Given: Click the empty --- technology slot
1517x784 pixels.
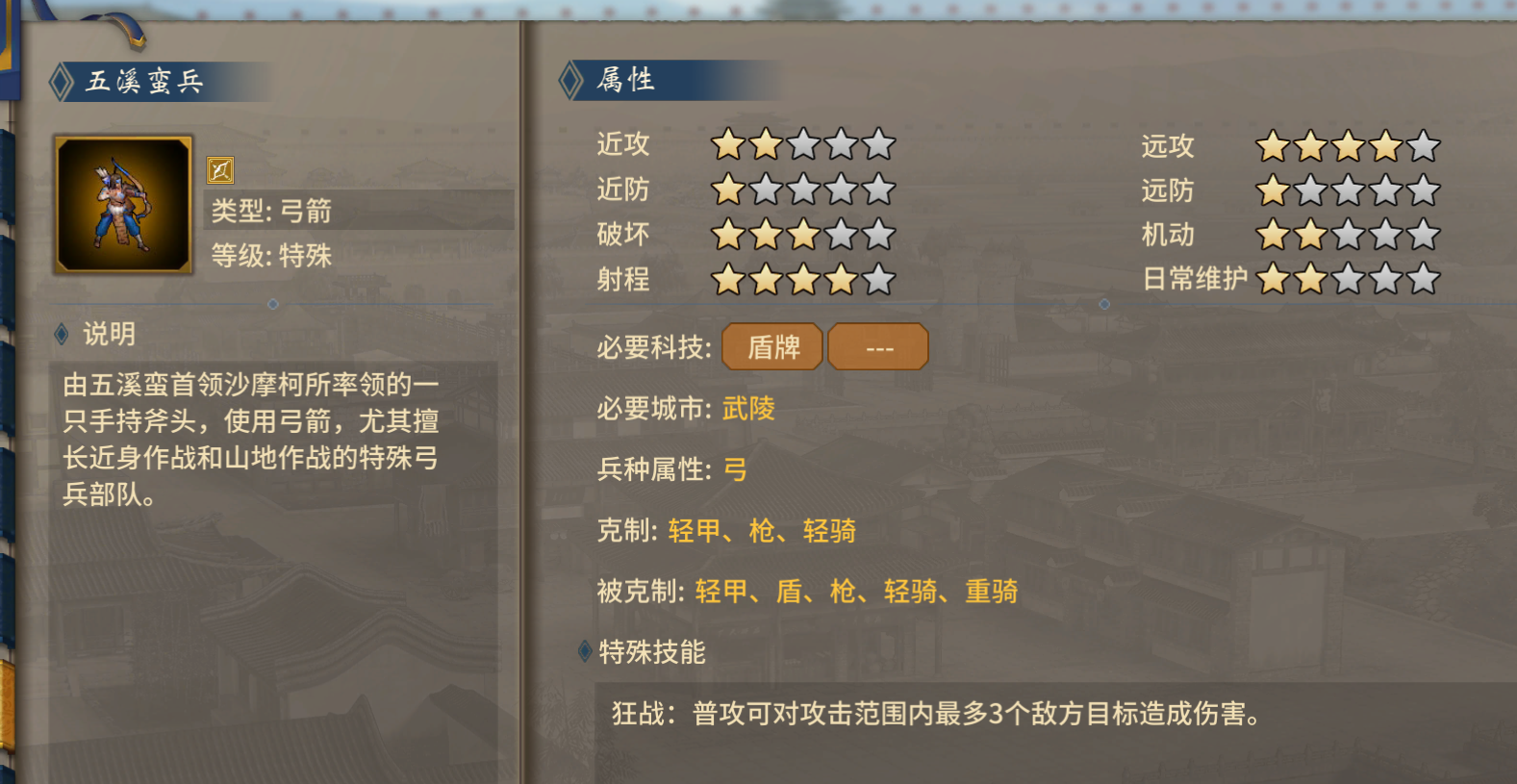Looking at the screenshot, I should (x=877, y=346).
